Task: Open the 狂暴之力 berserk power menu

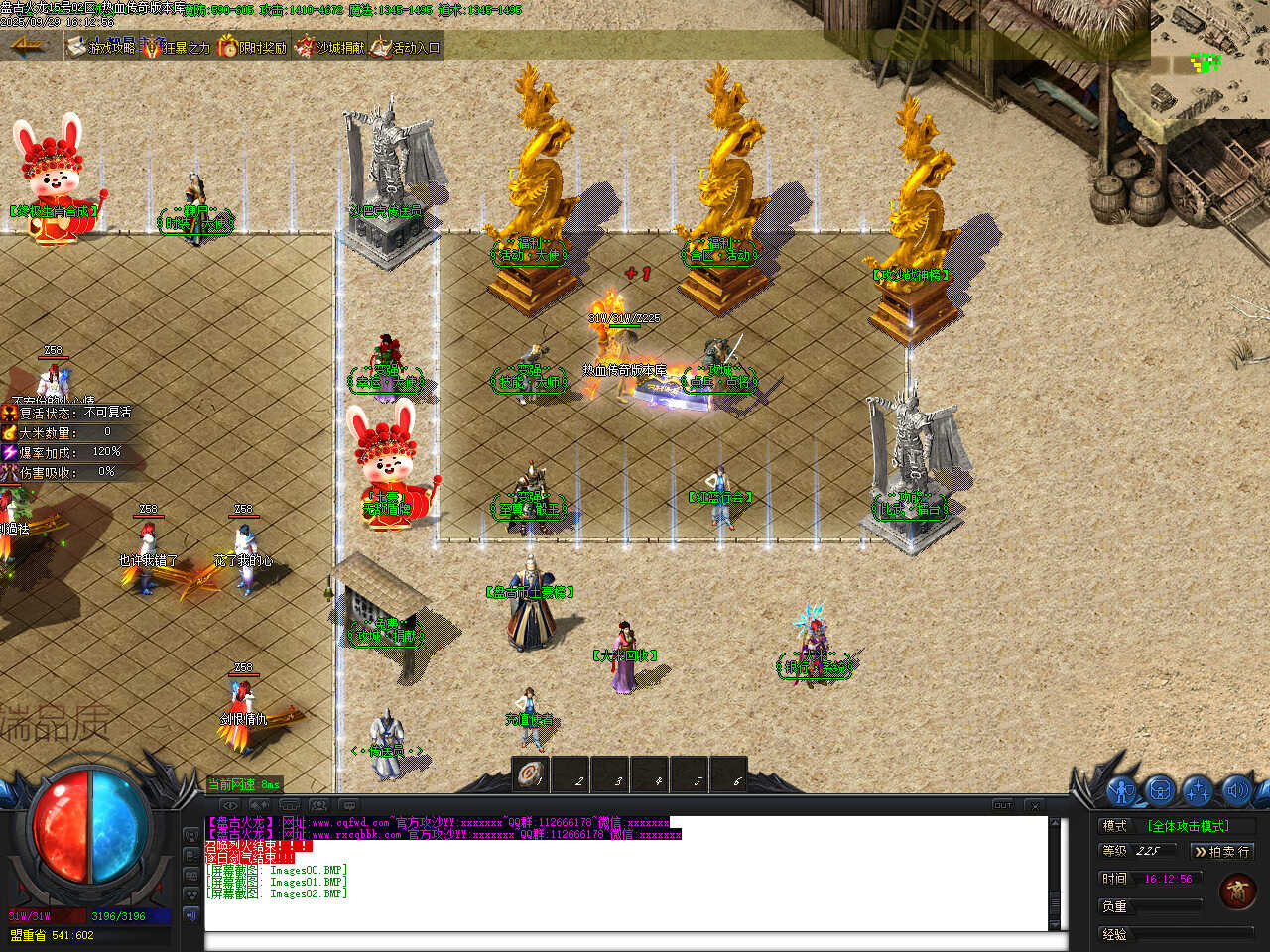Action: [177, 47]
